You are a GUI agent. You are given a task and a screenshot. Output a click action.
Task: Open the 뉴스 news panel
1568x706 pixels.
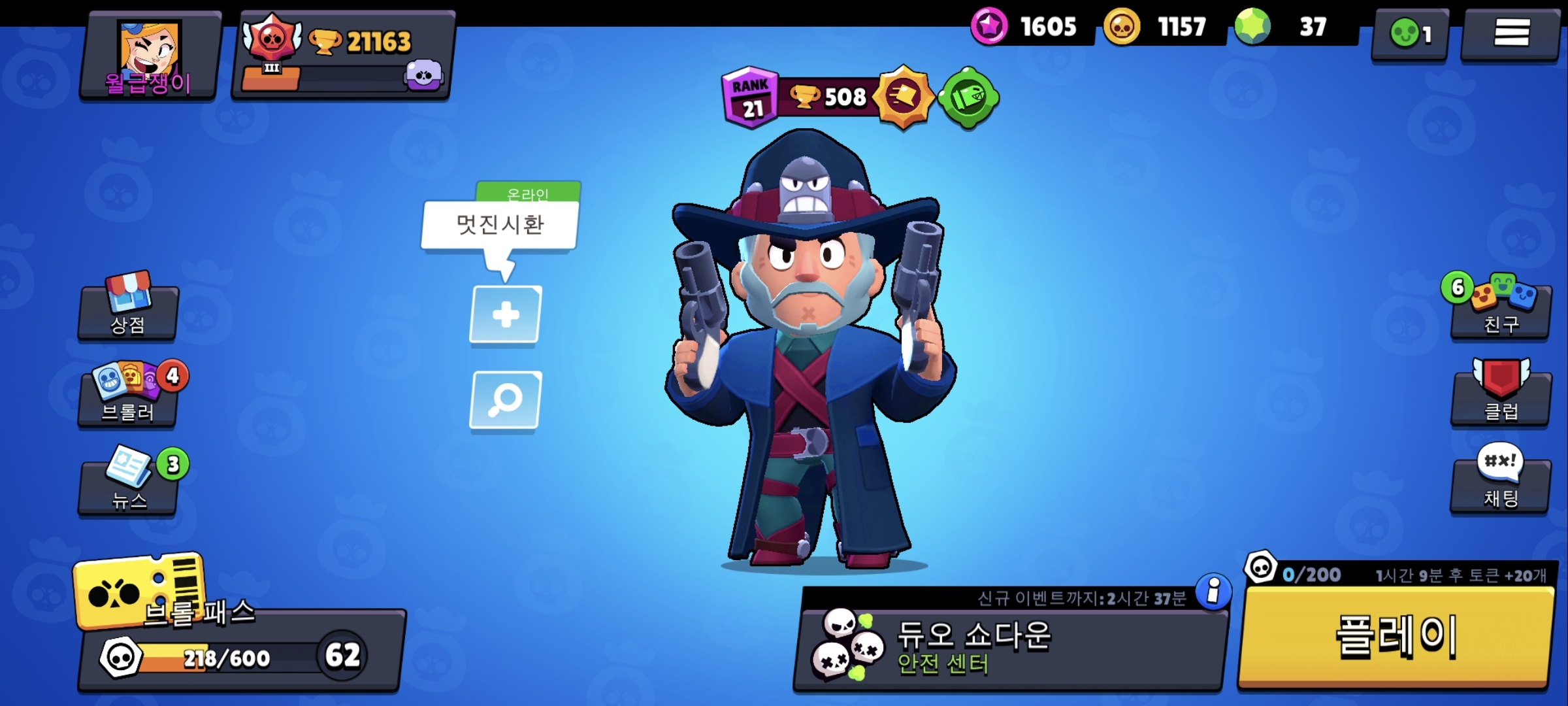click(128, 485)
